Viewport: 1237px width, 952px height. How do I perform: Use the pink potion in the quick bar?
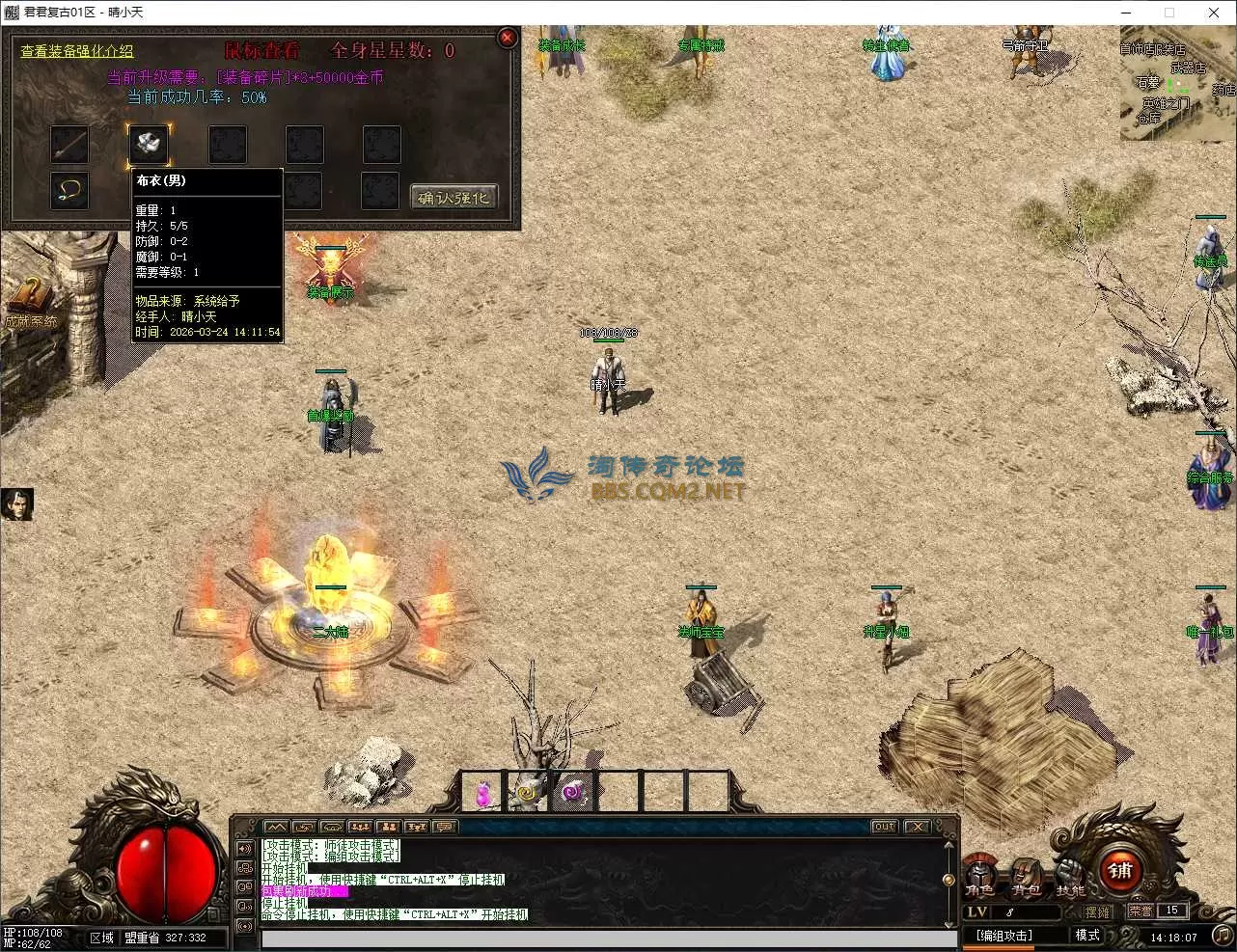tap(482, 794)
